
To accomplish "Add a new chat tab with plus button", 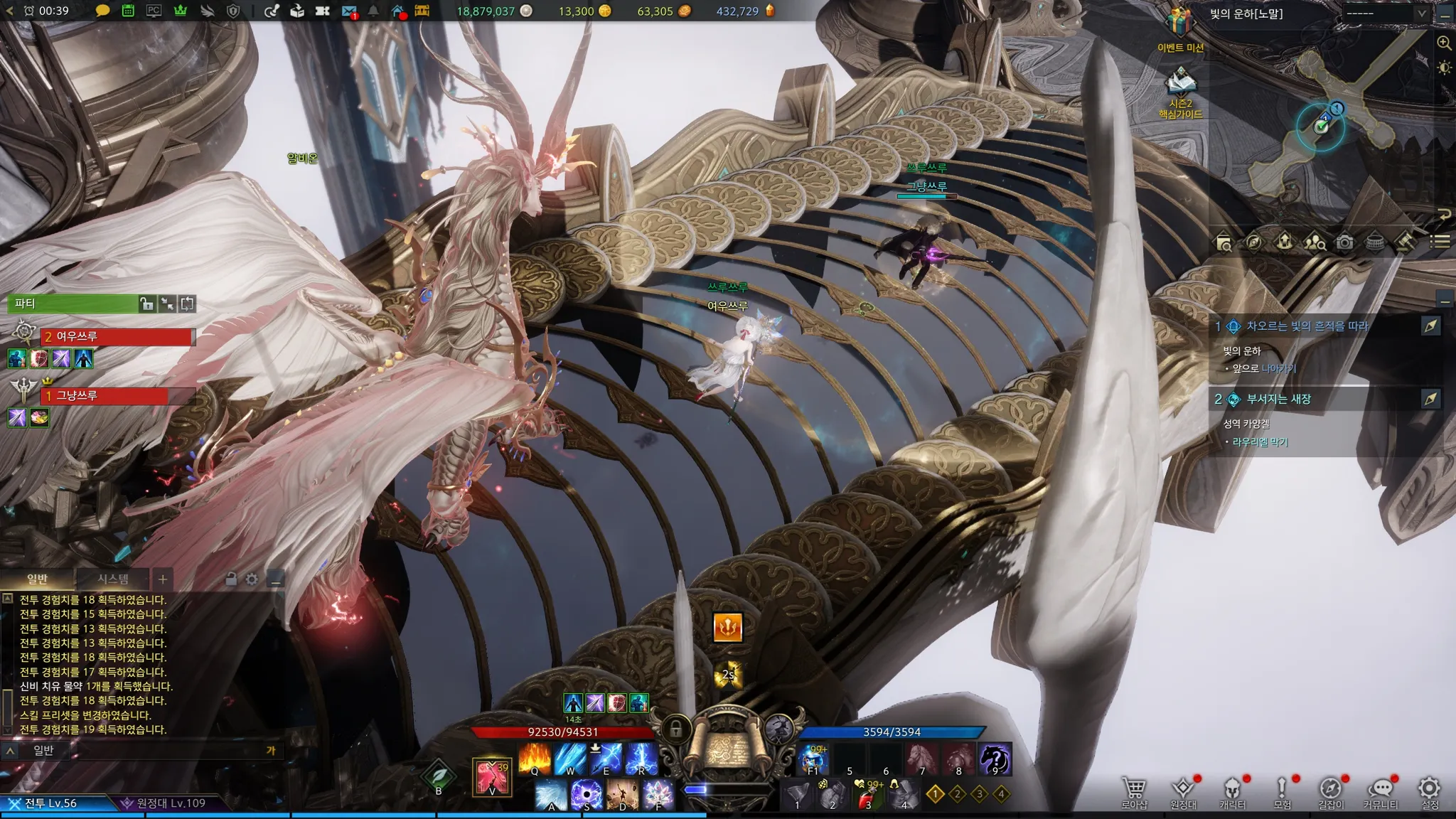I will [x=163, y=579].
